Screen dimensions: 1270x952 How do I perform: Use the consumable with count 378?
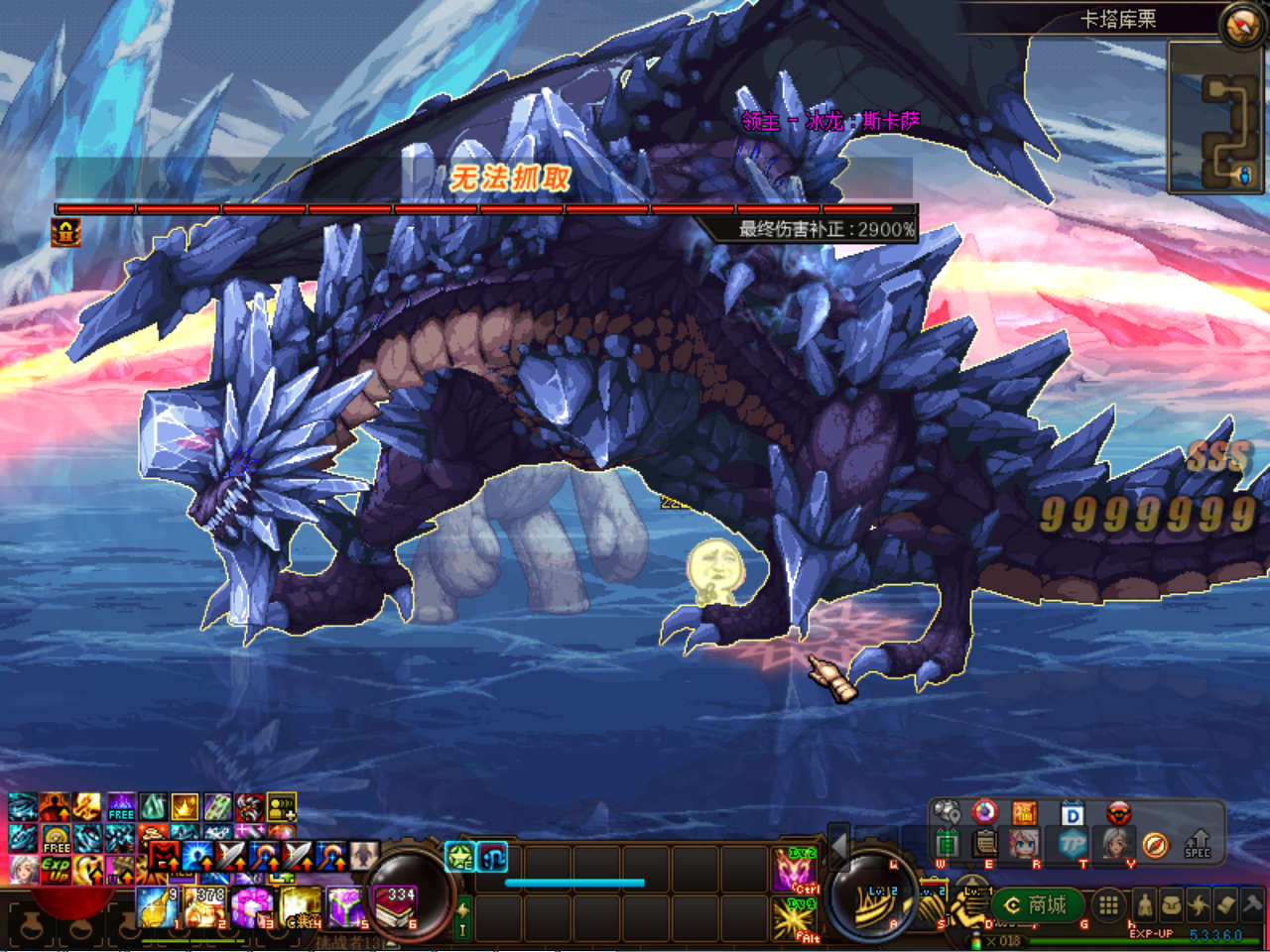click(x=205, y=907)
